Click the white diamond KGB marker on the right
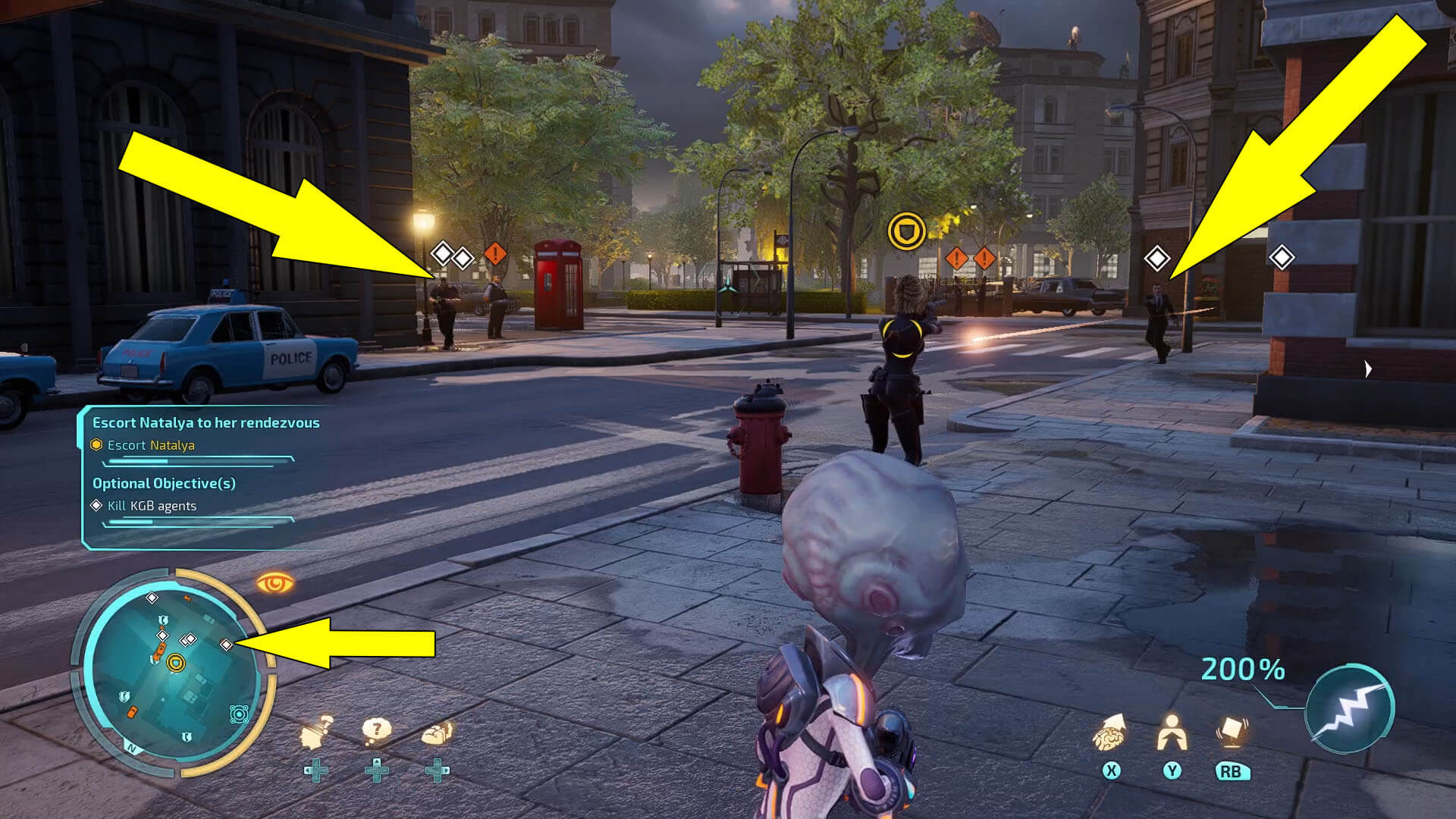The width and height of the screenshot is (1456, 819). (x=1158, y=259)
